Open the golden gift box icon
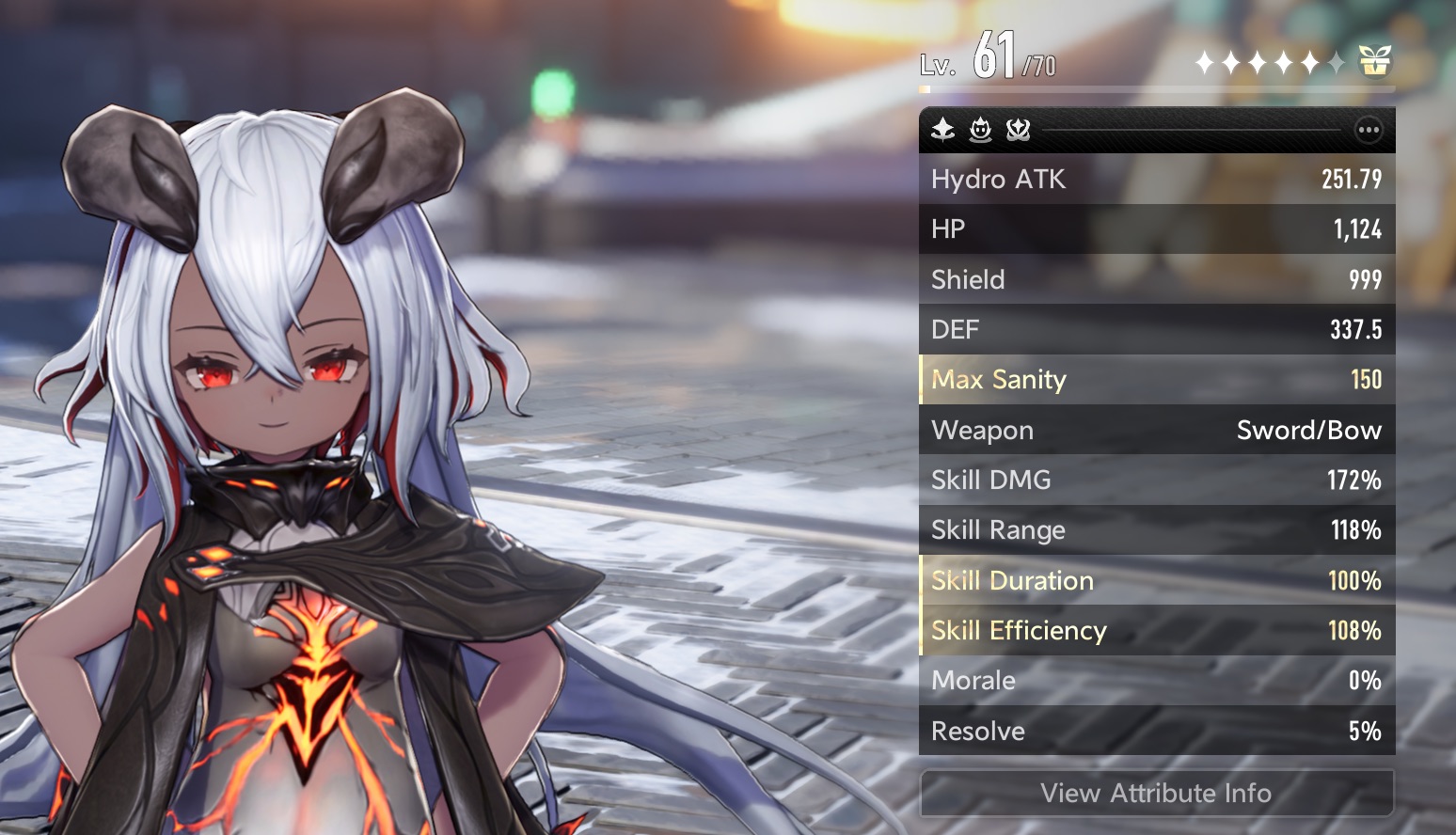The width and height of the screenshot is (1456, 835). [x=1374, y=62]
